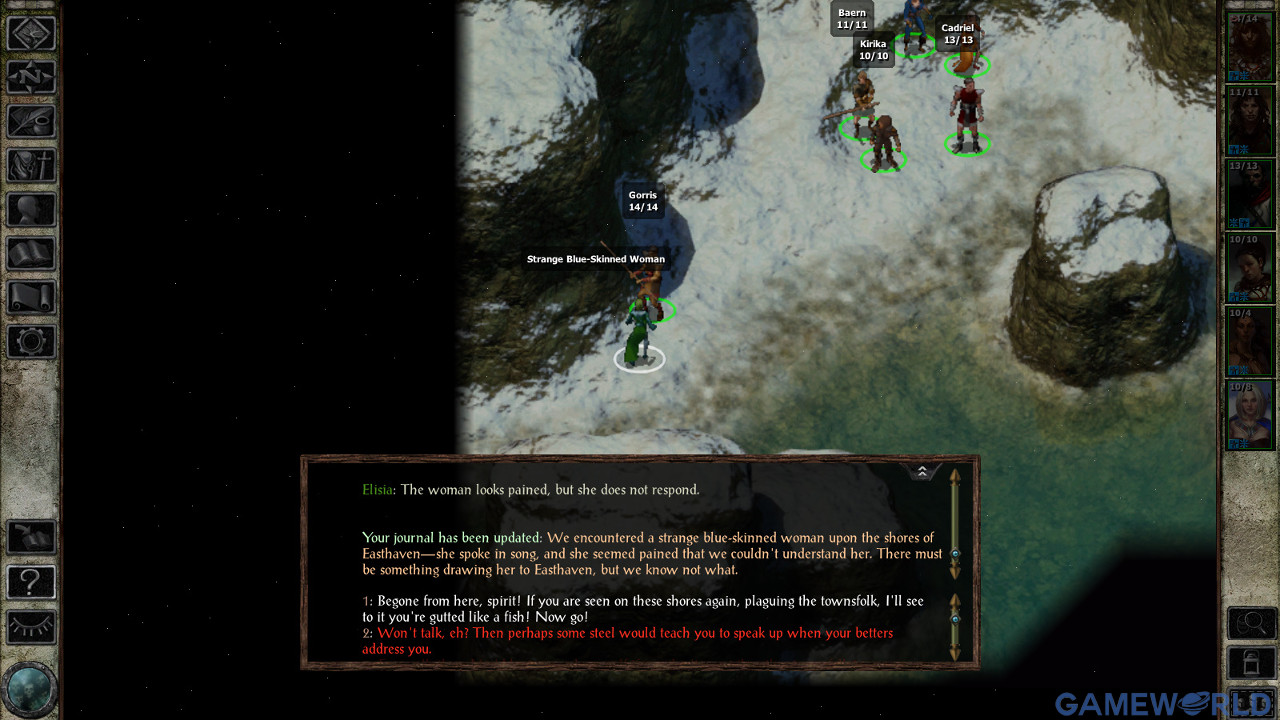Open the mage spellbook scroll icon

point(31,297)
